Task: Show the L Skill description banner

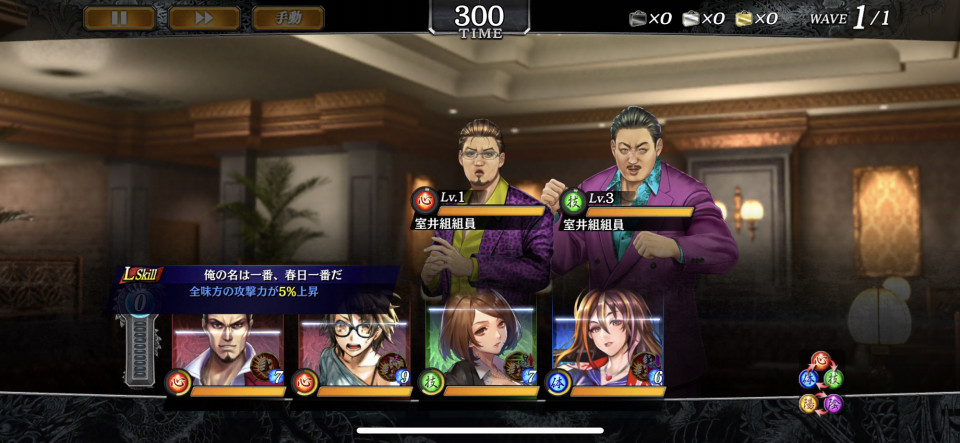Action: pos(260,283)
